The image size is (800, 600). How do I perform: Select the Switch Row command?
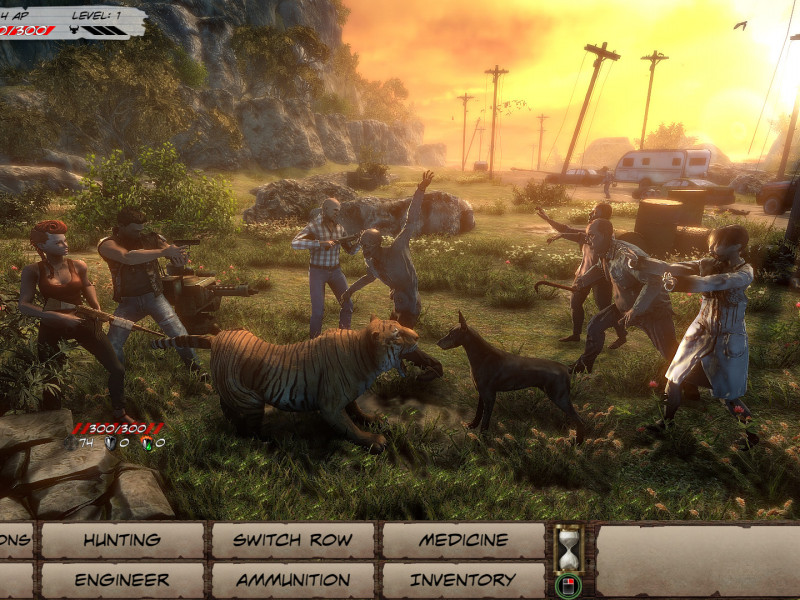(292, 540)
